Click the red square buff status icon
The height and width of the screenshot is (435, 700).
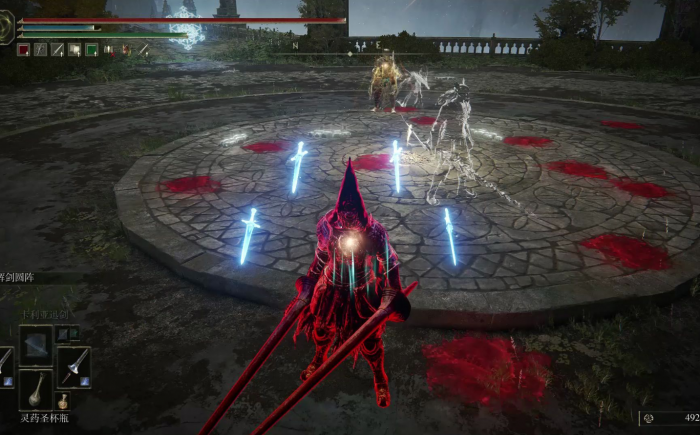(23, 49)
